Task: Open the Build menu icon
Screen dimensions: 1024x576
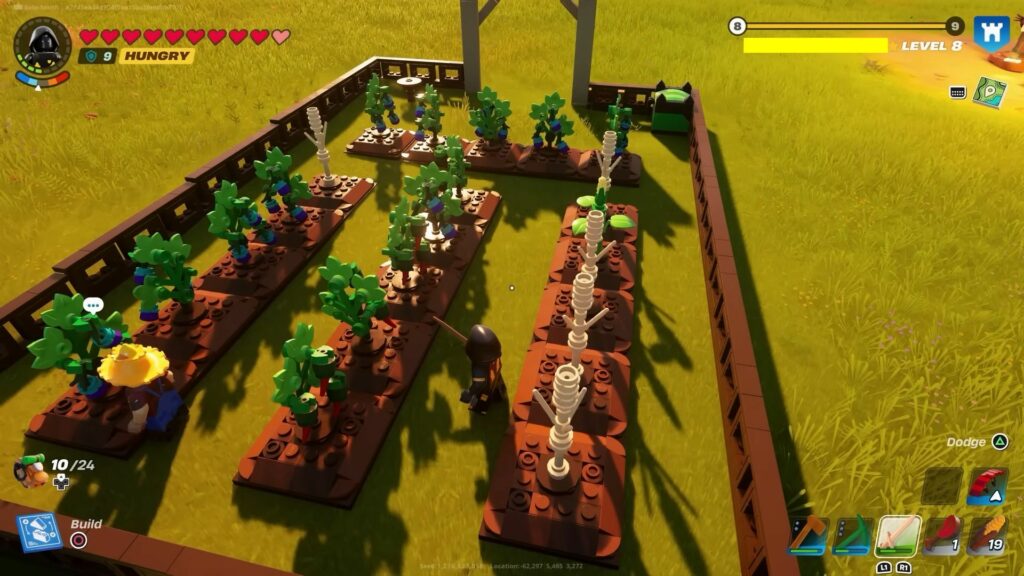Action: (40, 532)
